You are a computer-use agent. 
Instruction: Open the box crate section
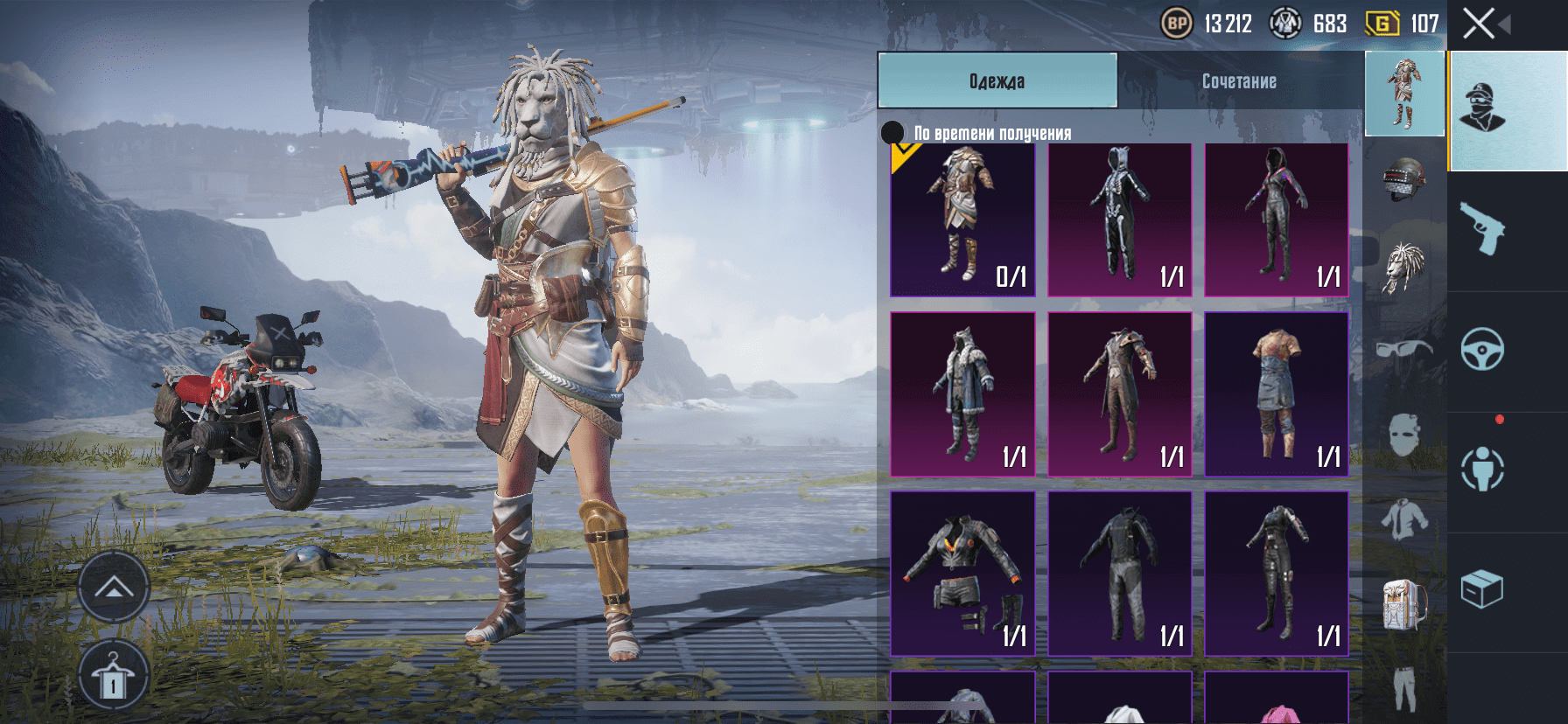(1482, 589)
